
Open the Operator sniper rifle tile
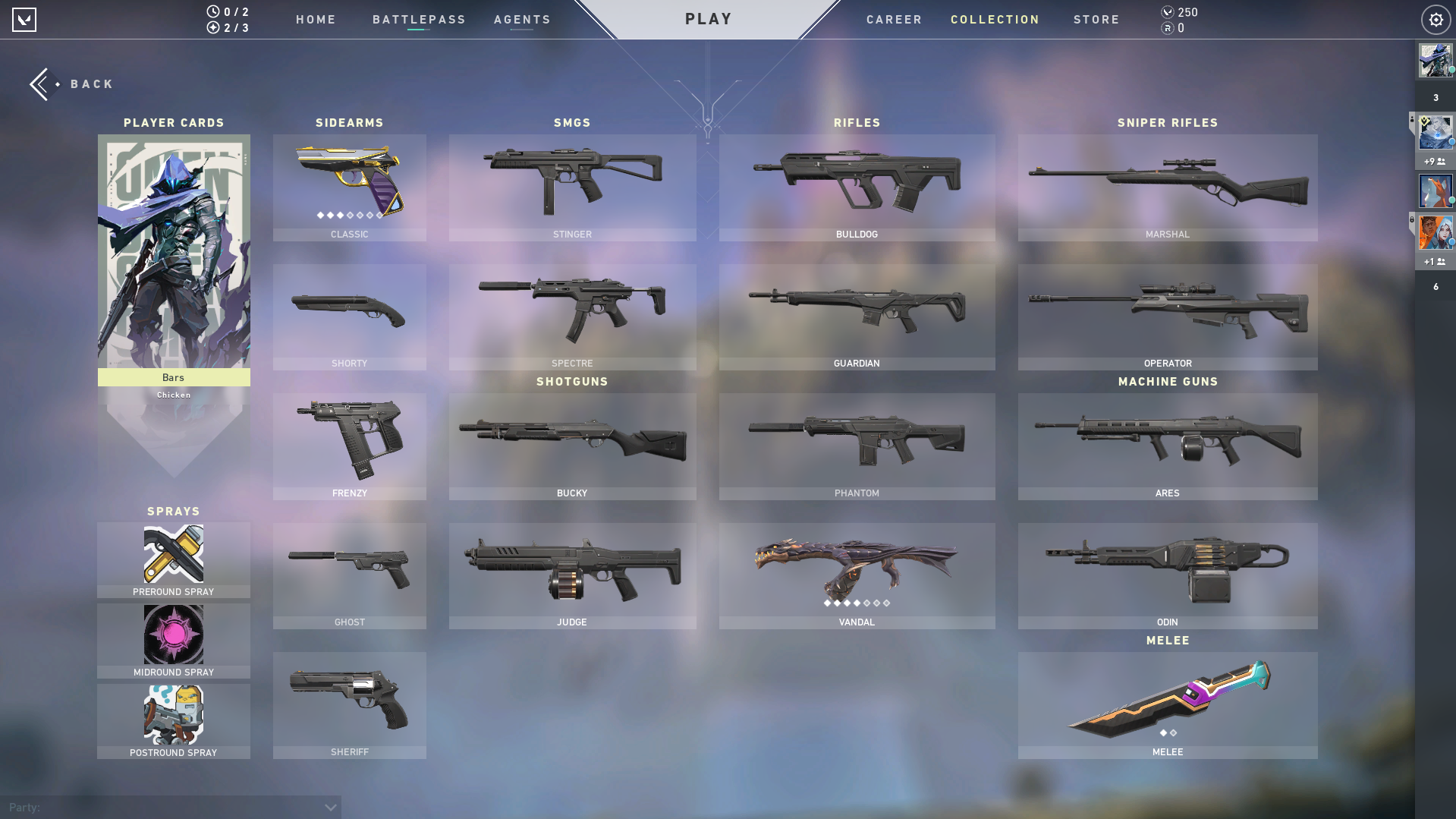point(1167,317)
